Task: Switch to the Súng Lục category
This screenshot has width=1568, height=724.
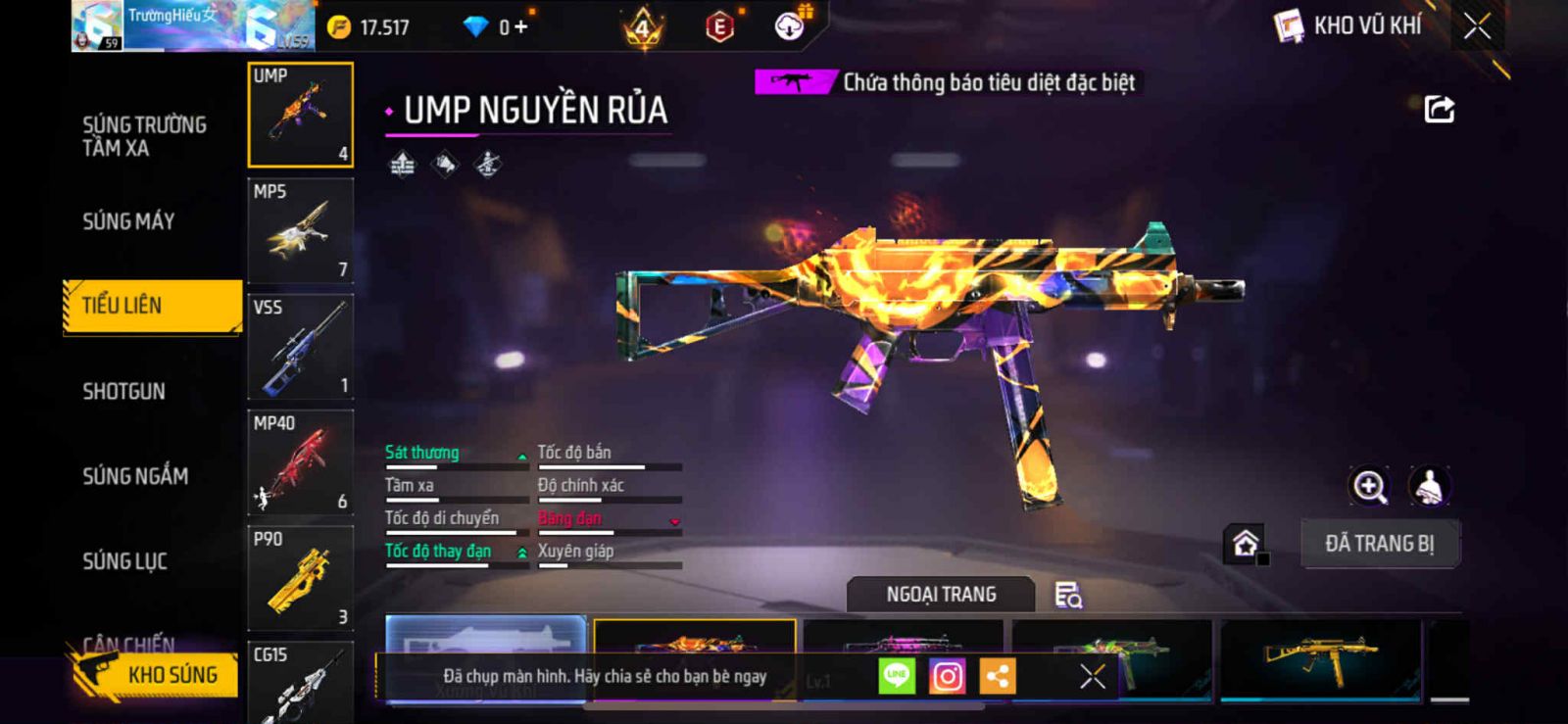Action: coord(124,561)
